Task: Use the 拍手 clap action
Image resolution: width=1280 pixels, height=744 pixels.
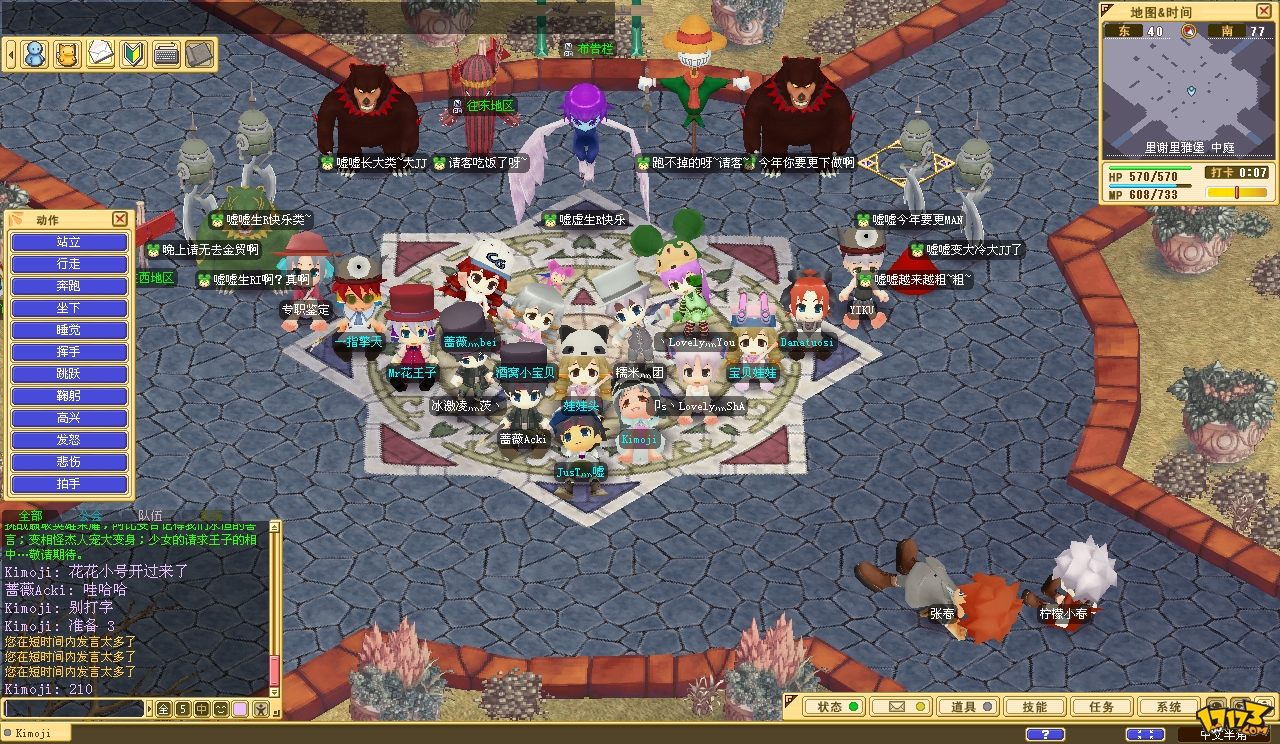Action: [69, 484]
